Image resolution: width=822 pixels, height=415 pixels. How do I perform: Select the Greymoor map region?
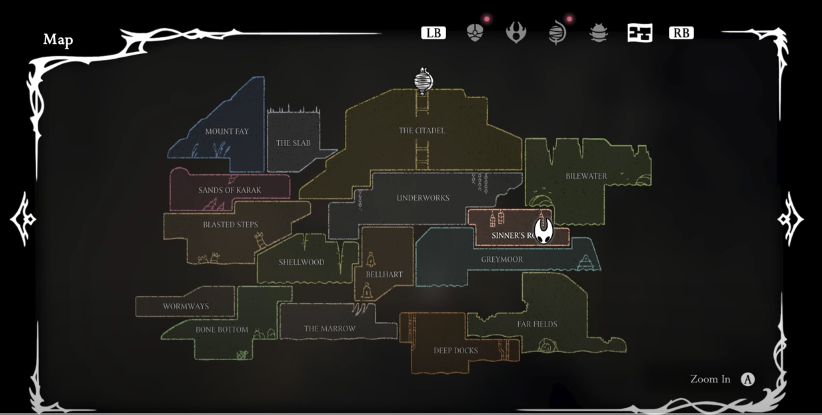[502, 260]
